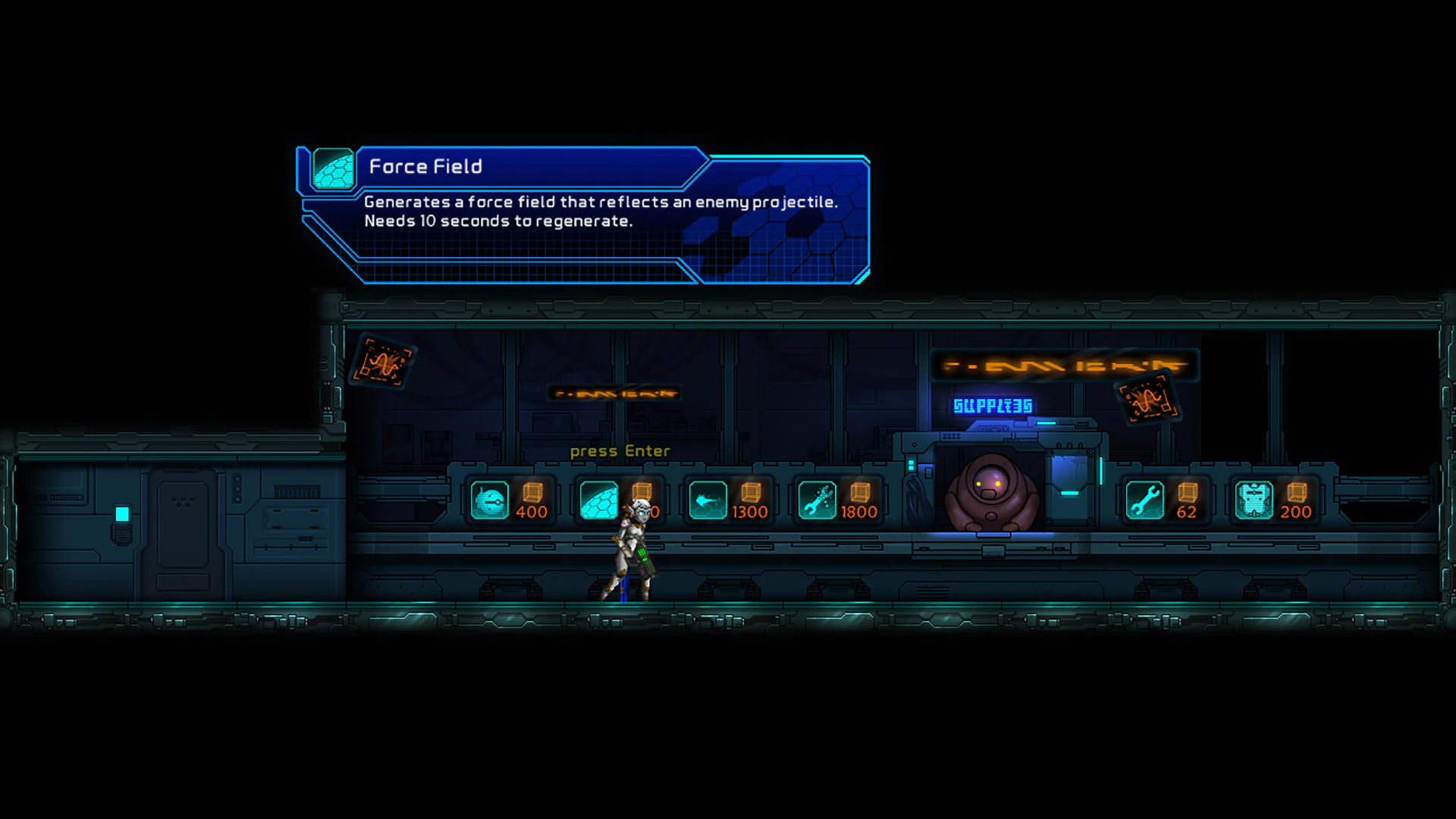Click the press Enter prompt

point(620,450)
